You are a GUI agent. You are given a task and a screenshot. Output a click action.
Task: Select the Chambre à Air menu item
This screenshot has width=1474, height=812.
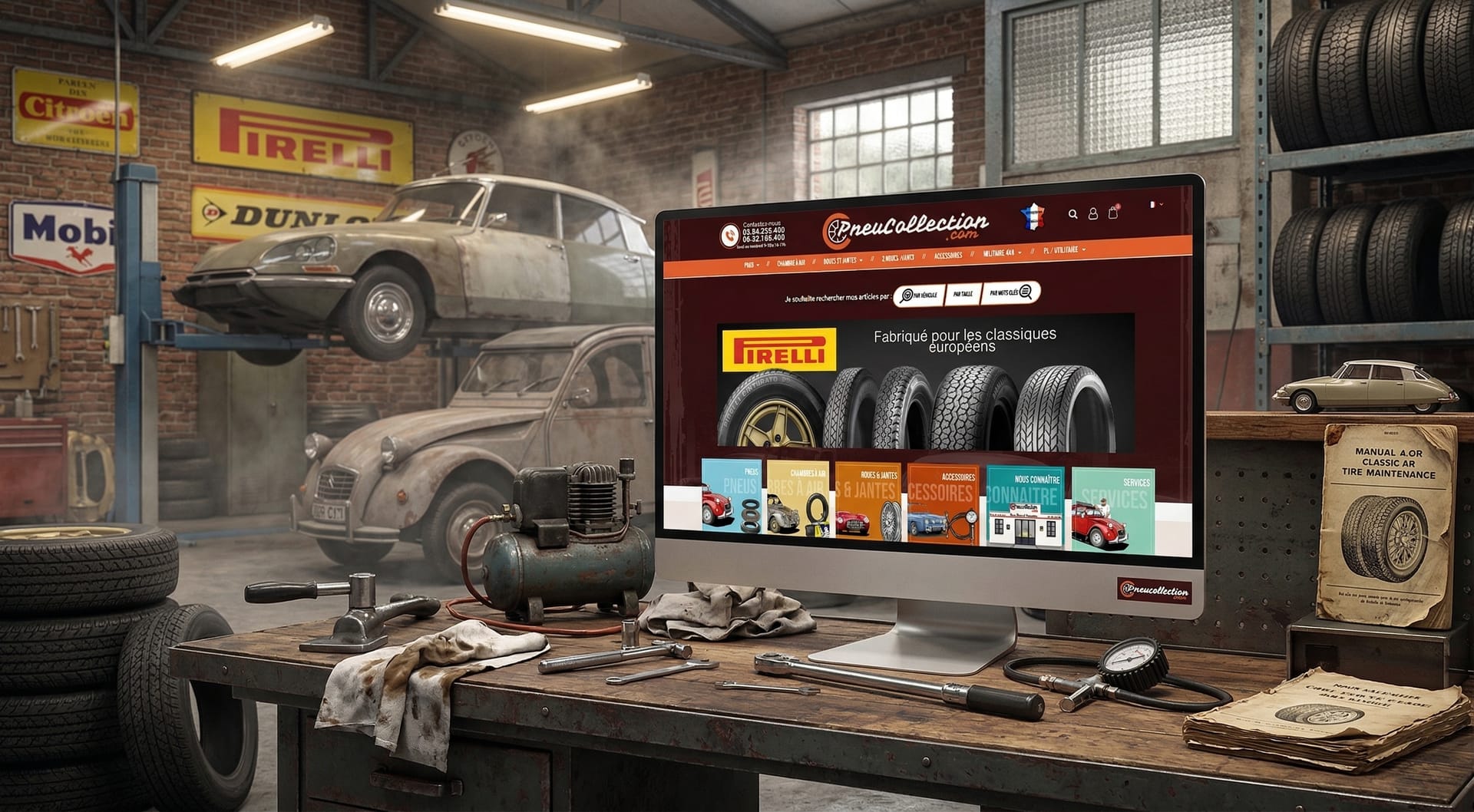point(791,264)
